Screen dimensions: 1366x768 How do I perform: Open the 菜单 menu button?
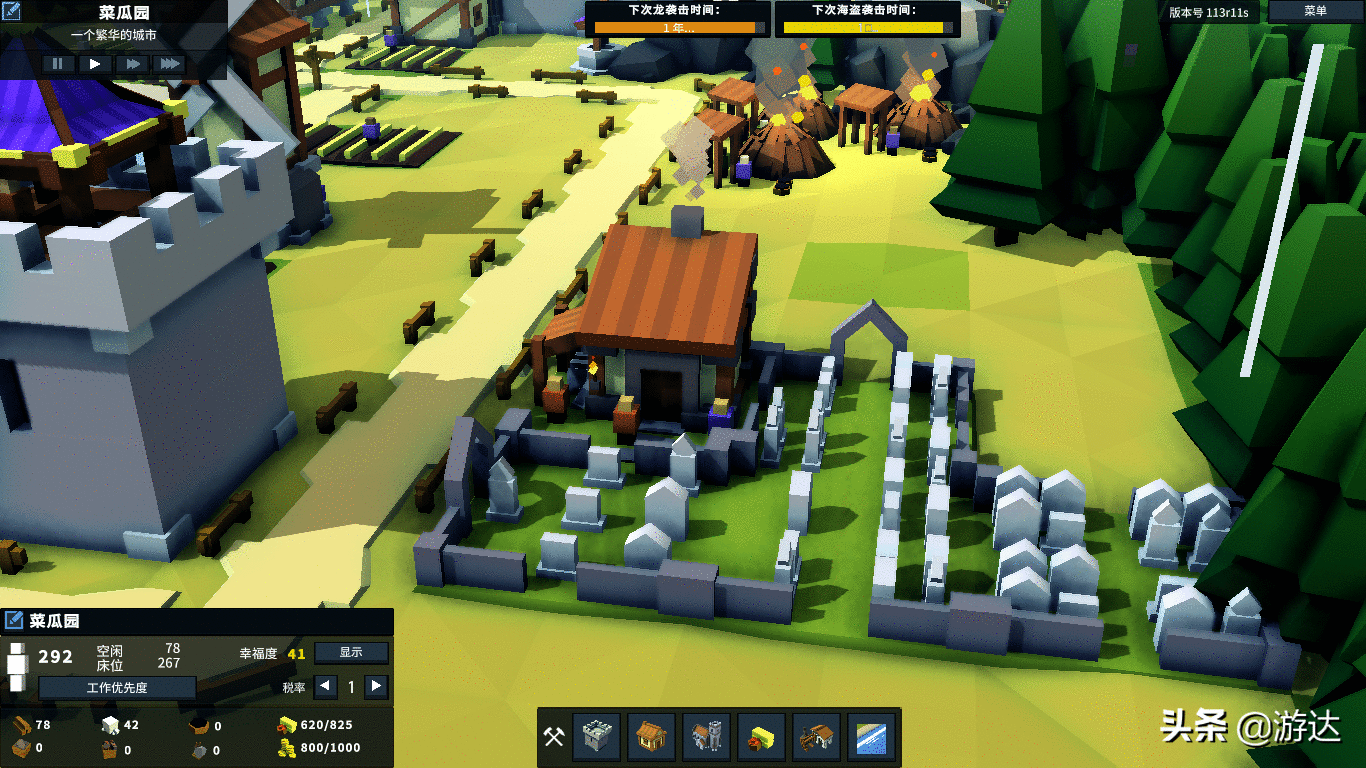1315,11
